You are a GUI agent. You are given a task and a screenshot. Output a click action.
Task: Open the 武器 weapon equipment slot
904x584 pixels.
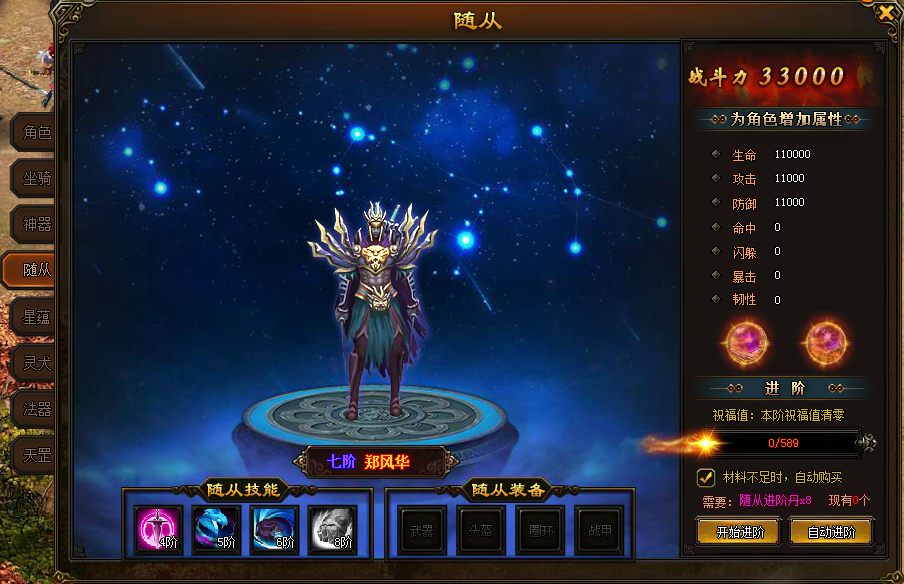point(422,531)
